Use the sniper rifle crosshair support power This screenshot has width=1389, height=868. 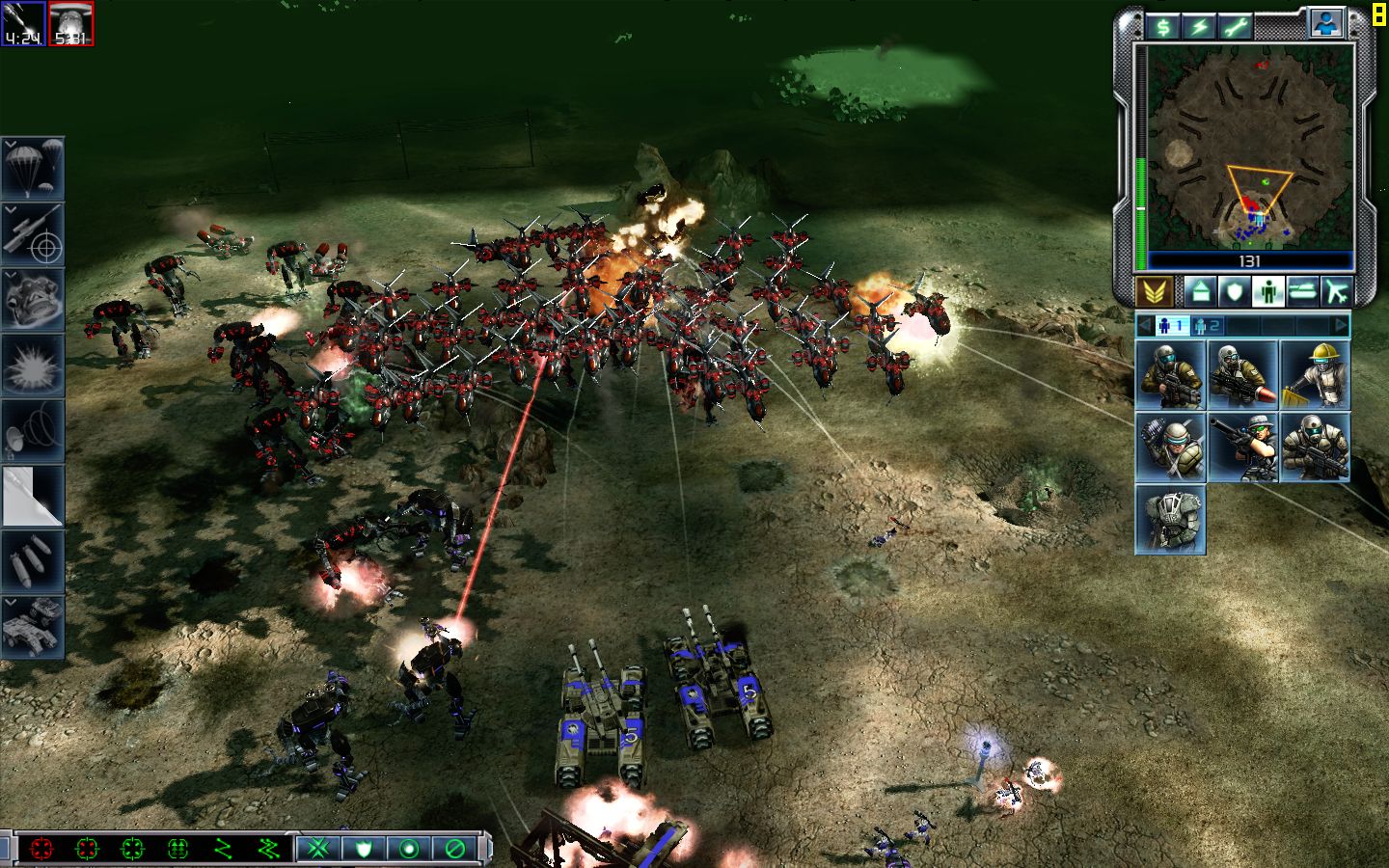[x=33, y=233]
